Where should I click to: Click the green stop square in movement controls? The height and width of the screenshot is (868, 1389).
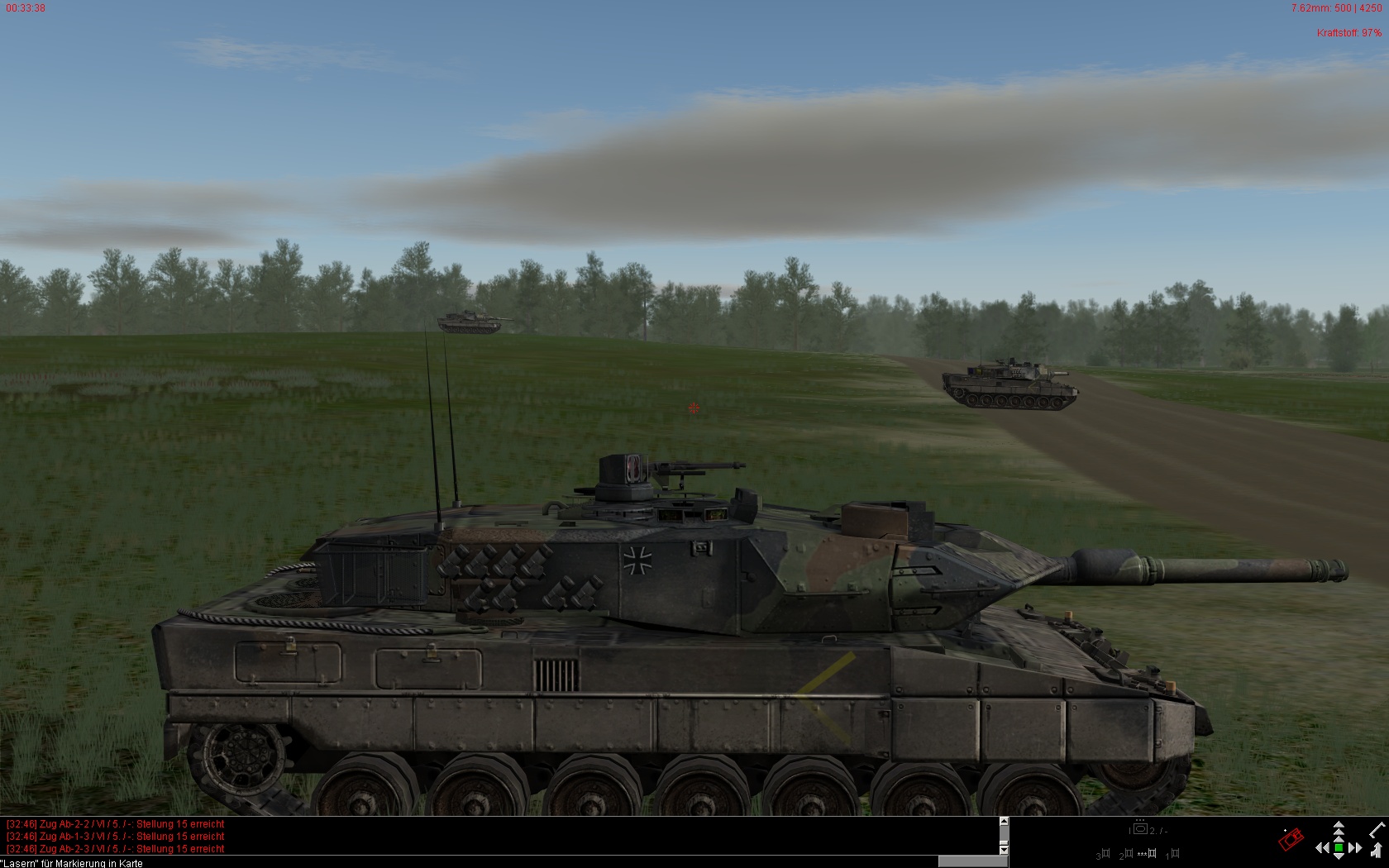pos(1339,848)
